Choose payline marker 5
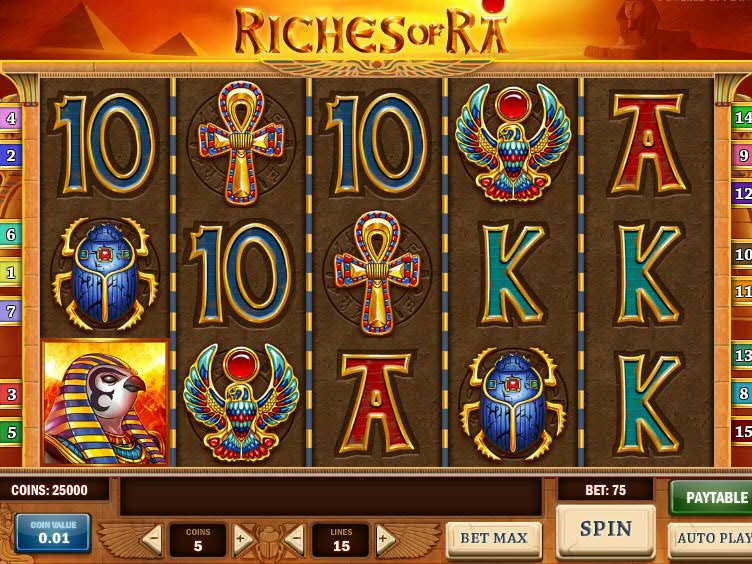Viewport: 752px width, 564px height. (11, 432)
